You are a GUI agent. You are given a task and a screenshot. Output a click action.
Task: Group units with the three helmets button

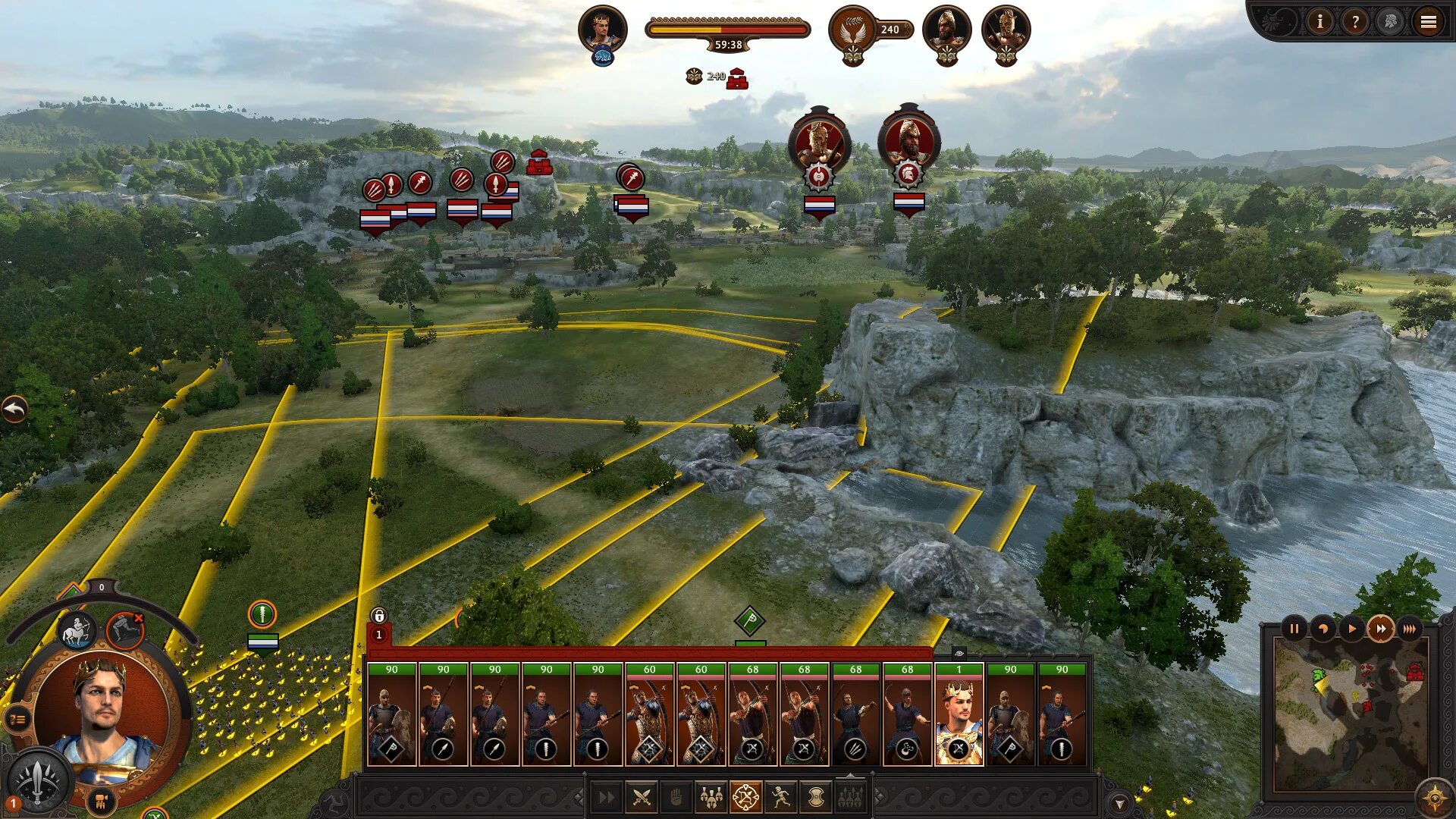pos(711,797)
